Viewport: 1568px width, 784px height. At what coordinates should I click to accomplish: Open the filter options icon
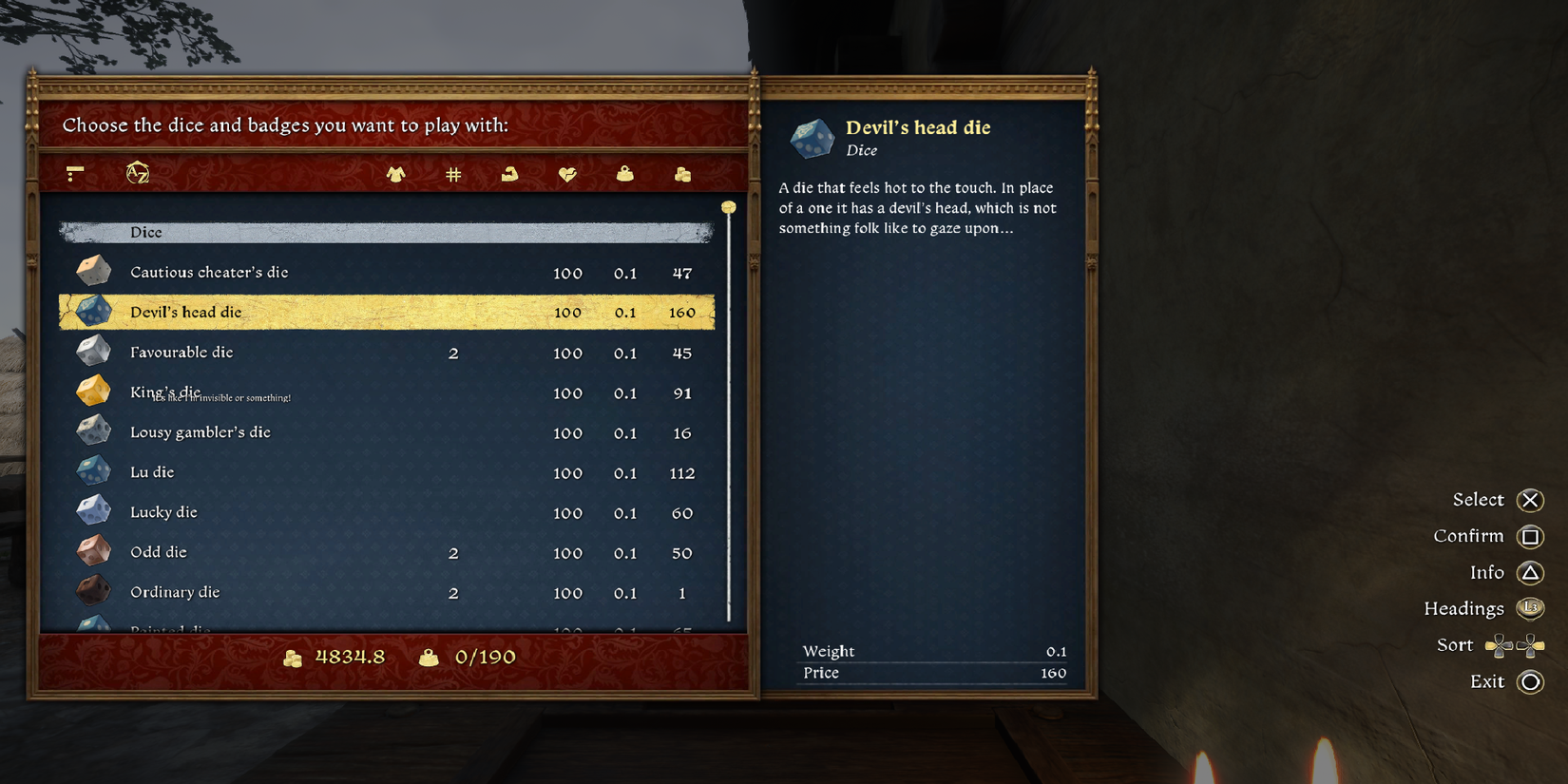74,174
